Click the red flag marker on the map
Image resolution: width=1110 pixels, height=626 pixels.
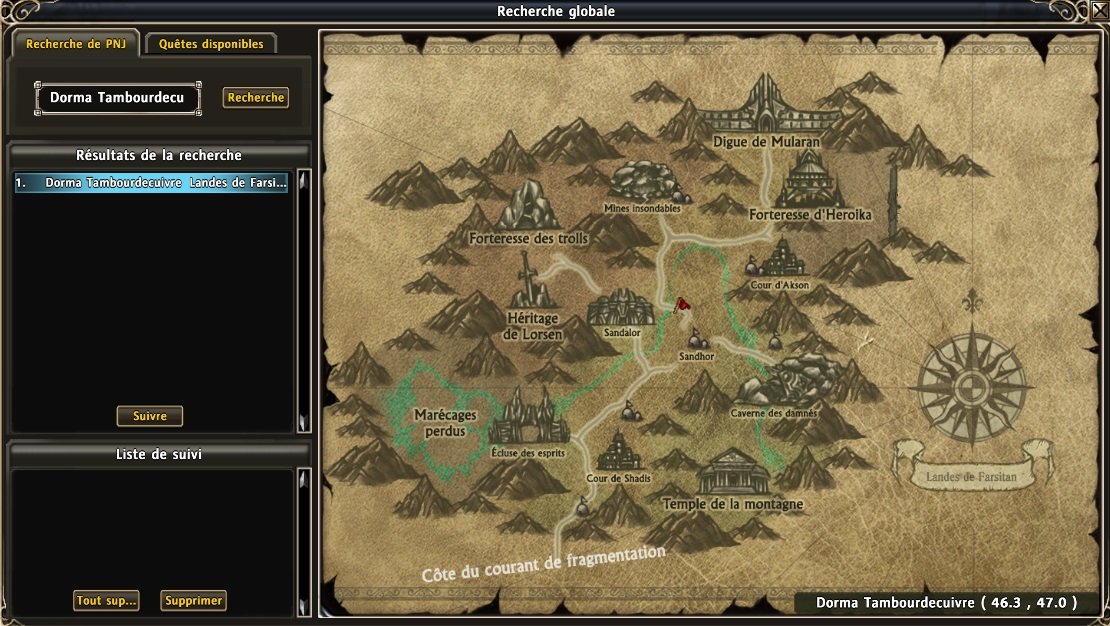pos(683,304)
